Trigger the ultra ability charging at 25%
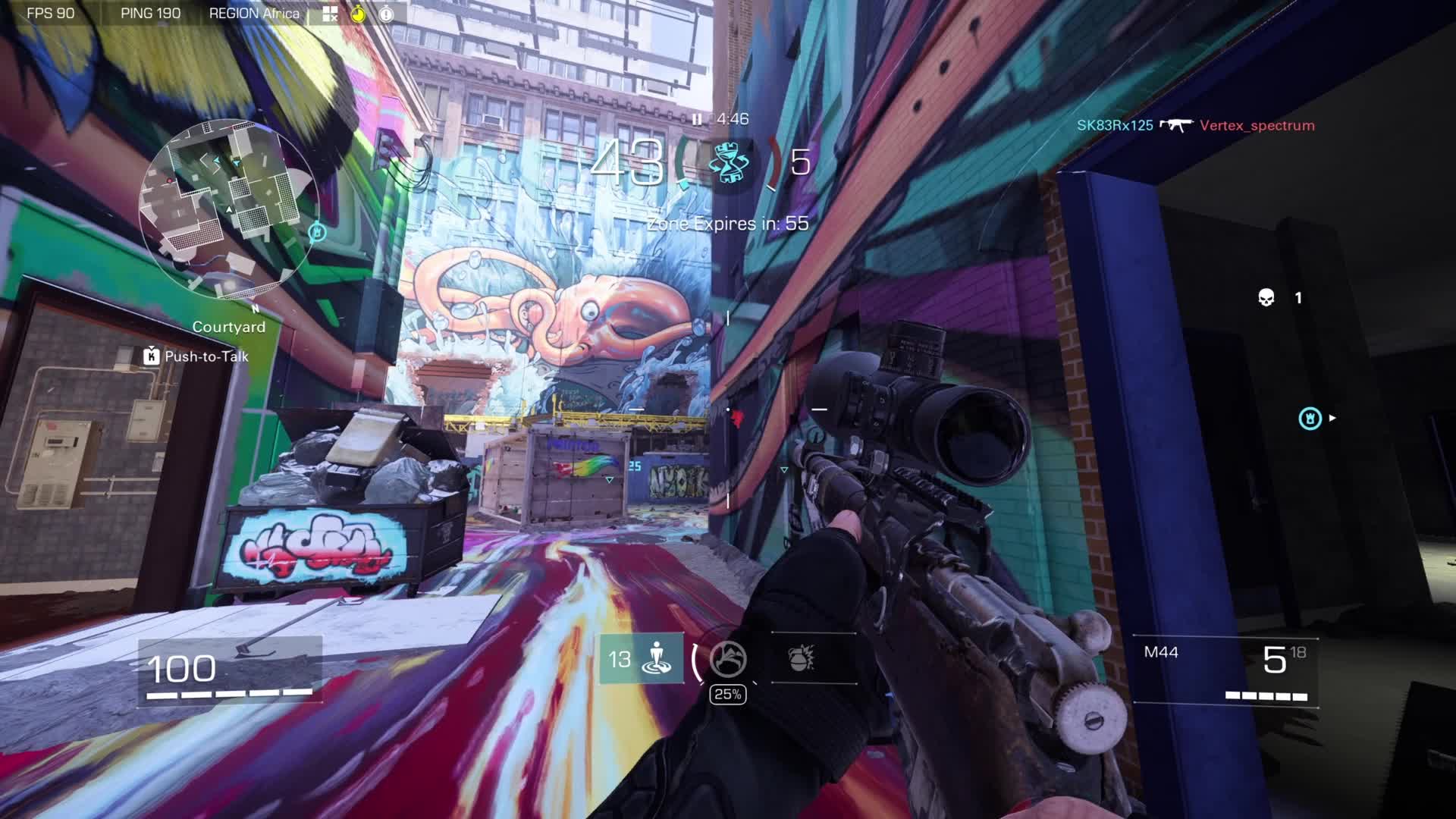This screenshot has height=819, width=1456. [728, 659]
